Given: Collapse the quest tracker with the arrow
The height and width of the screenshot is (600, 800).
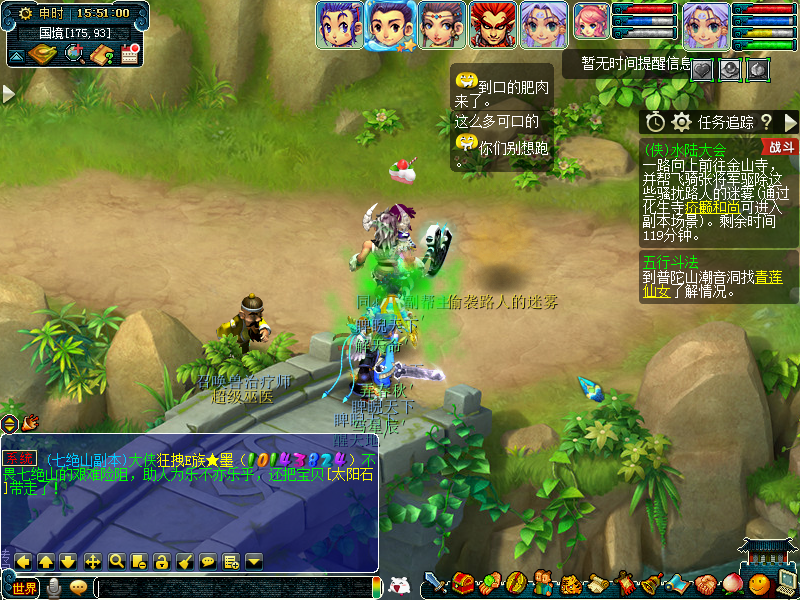Looking at the screenshot, I should point(791,122).
